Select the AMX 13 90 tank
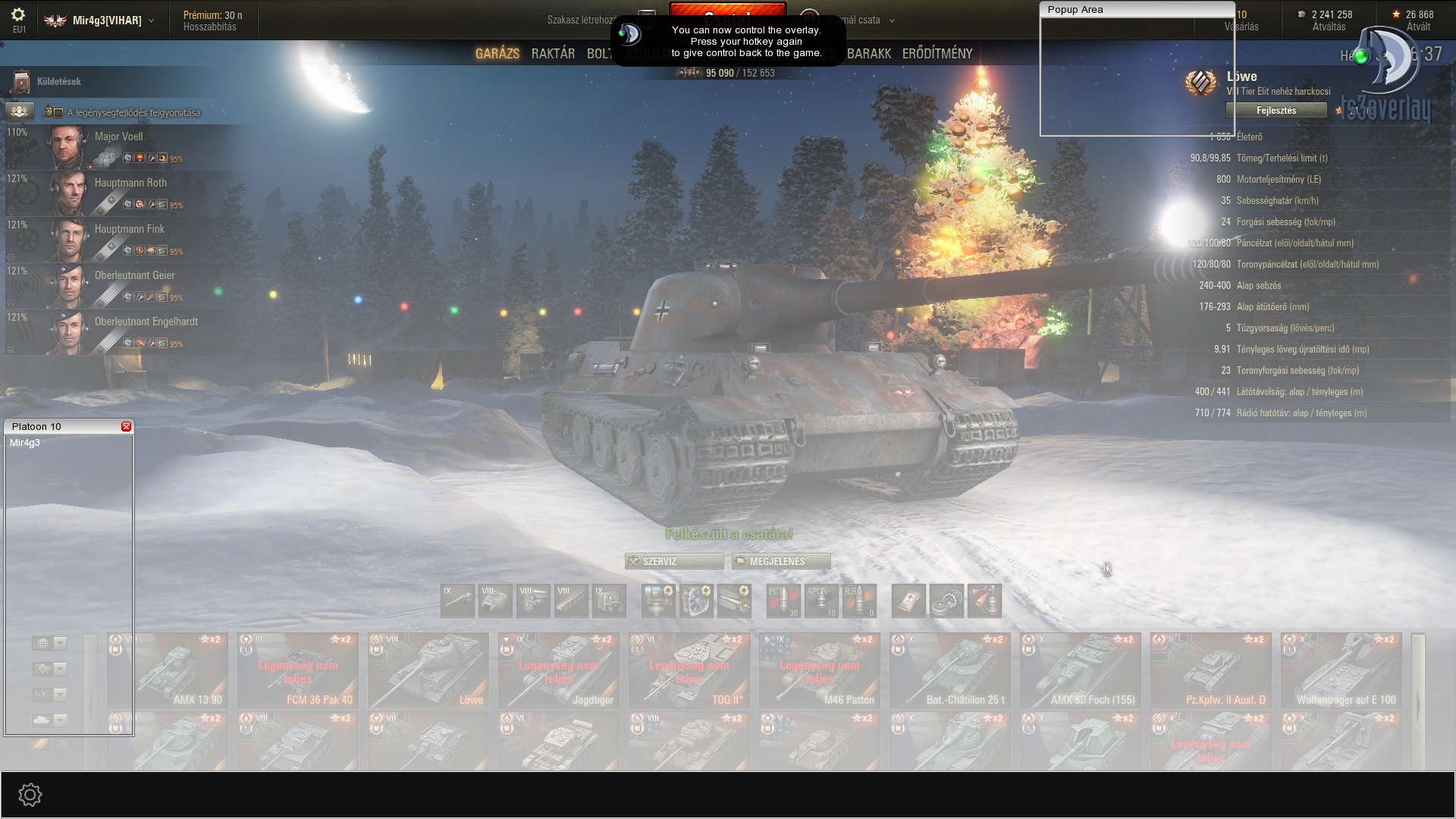 click(168, 670)
